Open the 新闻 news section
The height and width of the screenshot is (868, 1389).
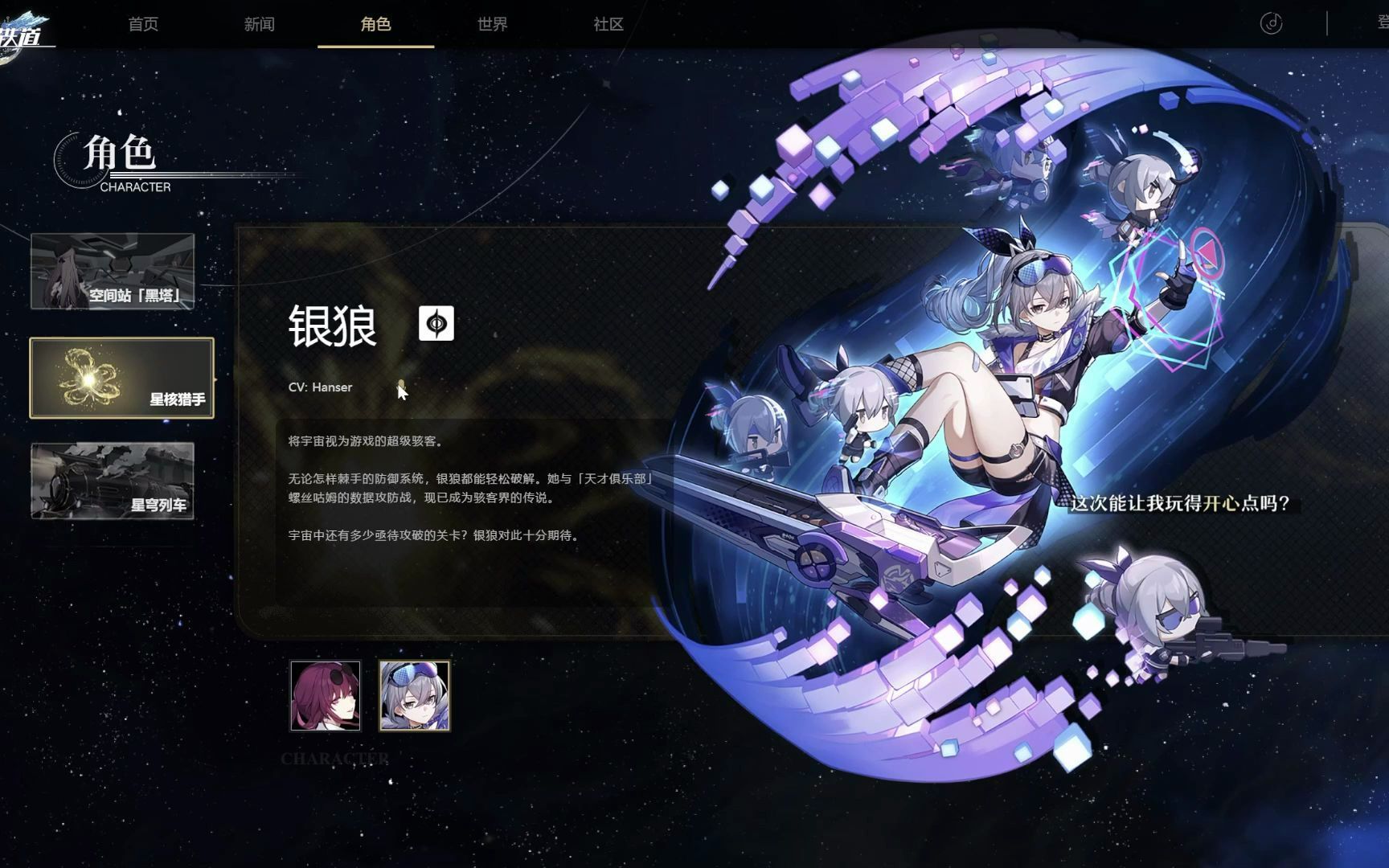point(260,24)
